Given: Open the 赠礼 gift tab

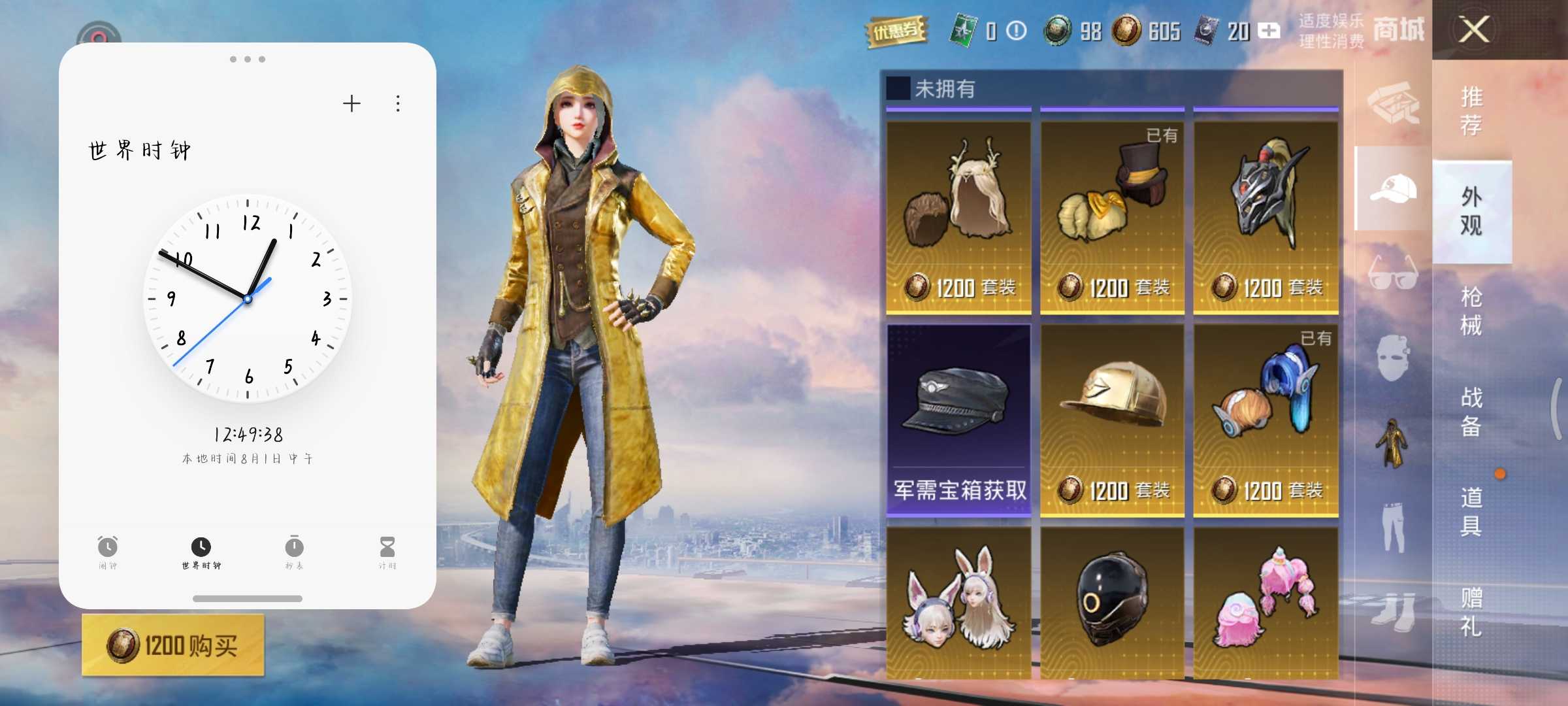Looking at the screenshot, I should (1471, 612).
